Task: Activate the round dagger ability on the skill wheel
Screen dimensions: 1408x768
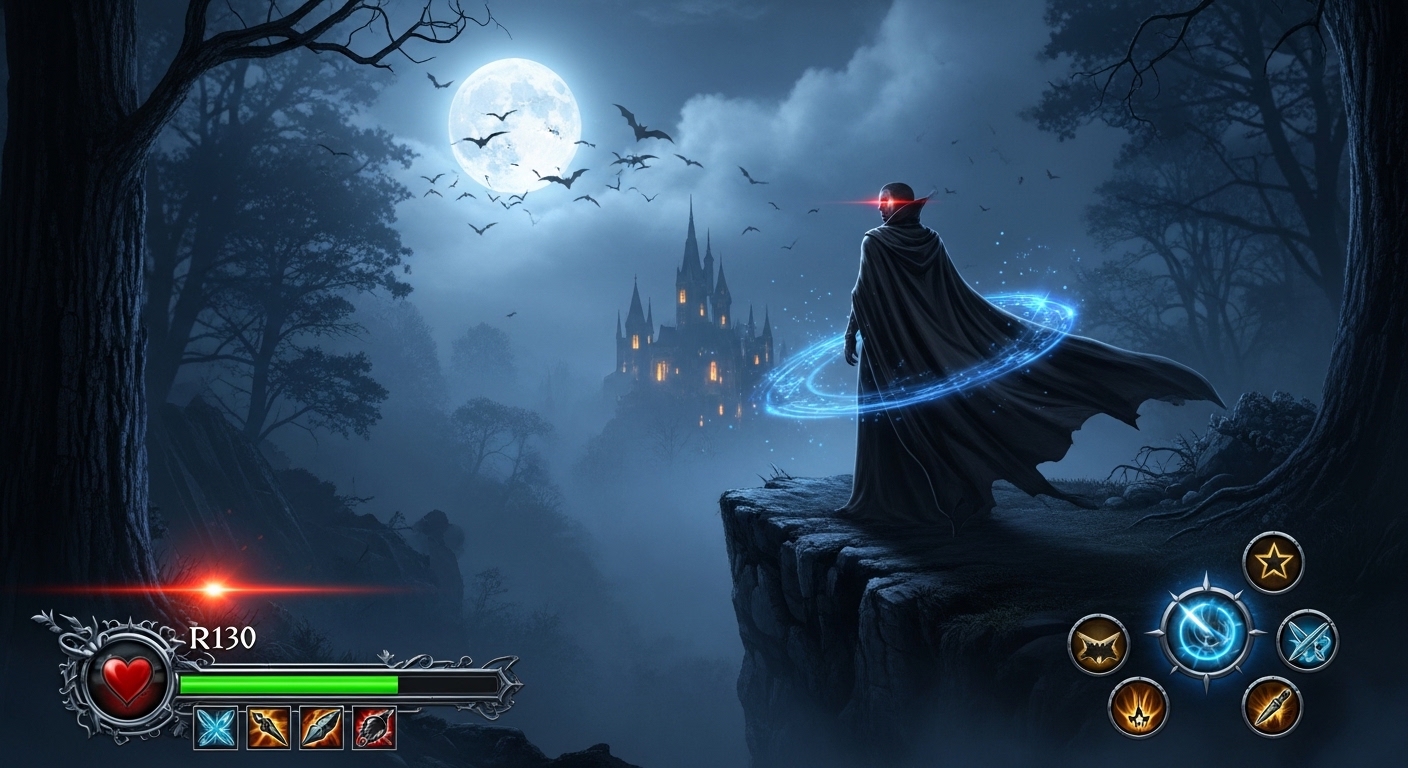Action: pyautogui.click(x=1272, y=706)
